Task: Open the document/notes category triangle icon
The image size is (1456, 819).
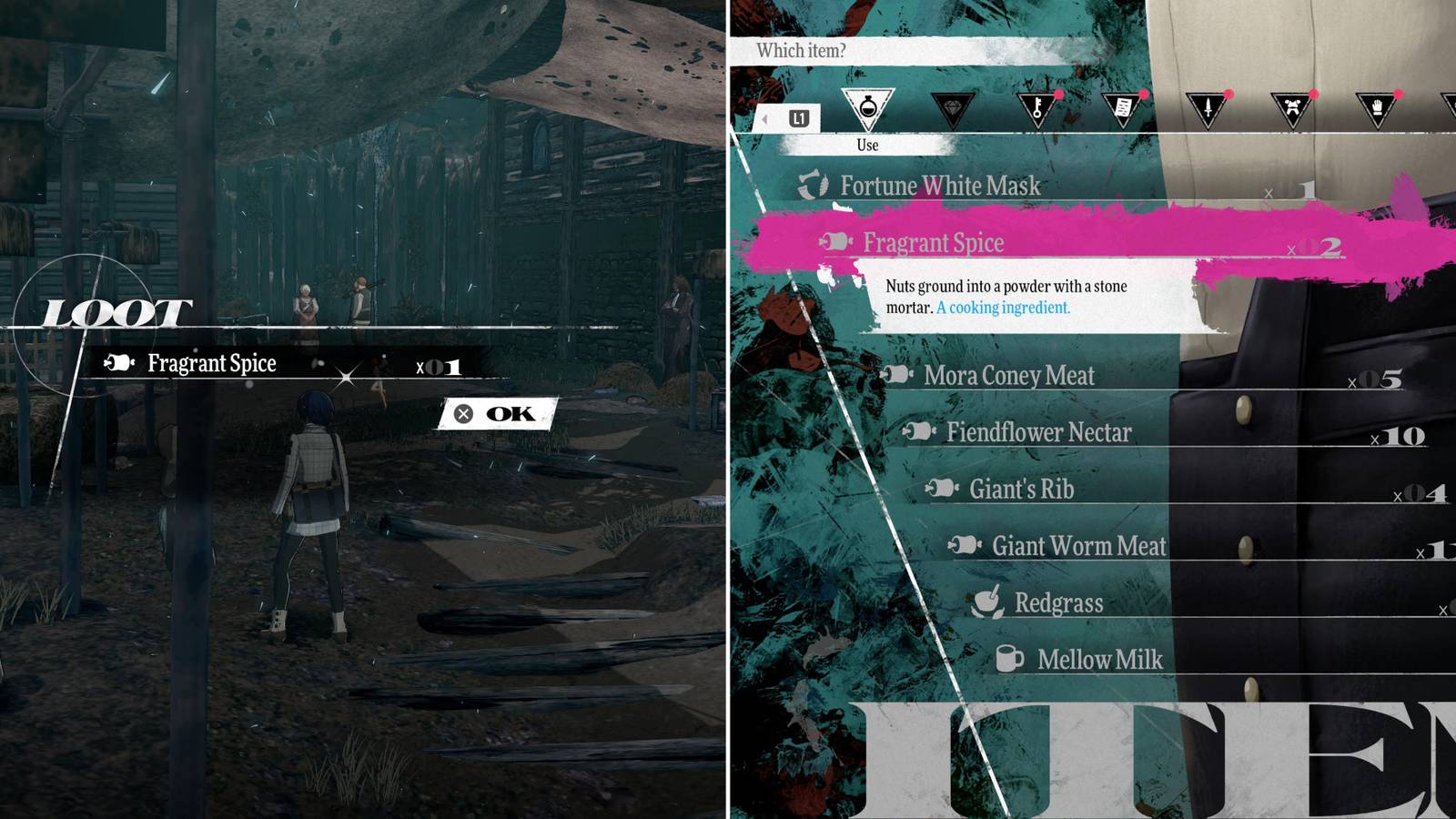Action: tap(1123, 107)
